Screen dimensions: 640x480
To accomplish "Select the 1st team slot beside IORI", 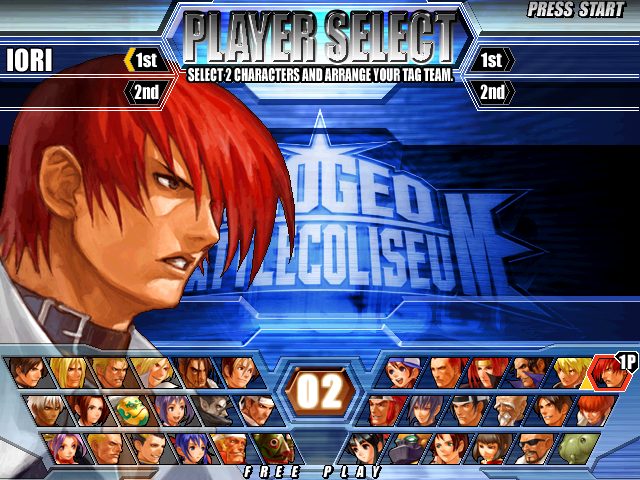I will pyautogui.click(x=142, y=61).
